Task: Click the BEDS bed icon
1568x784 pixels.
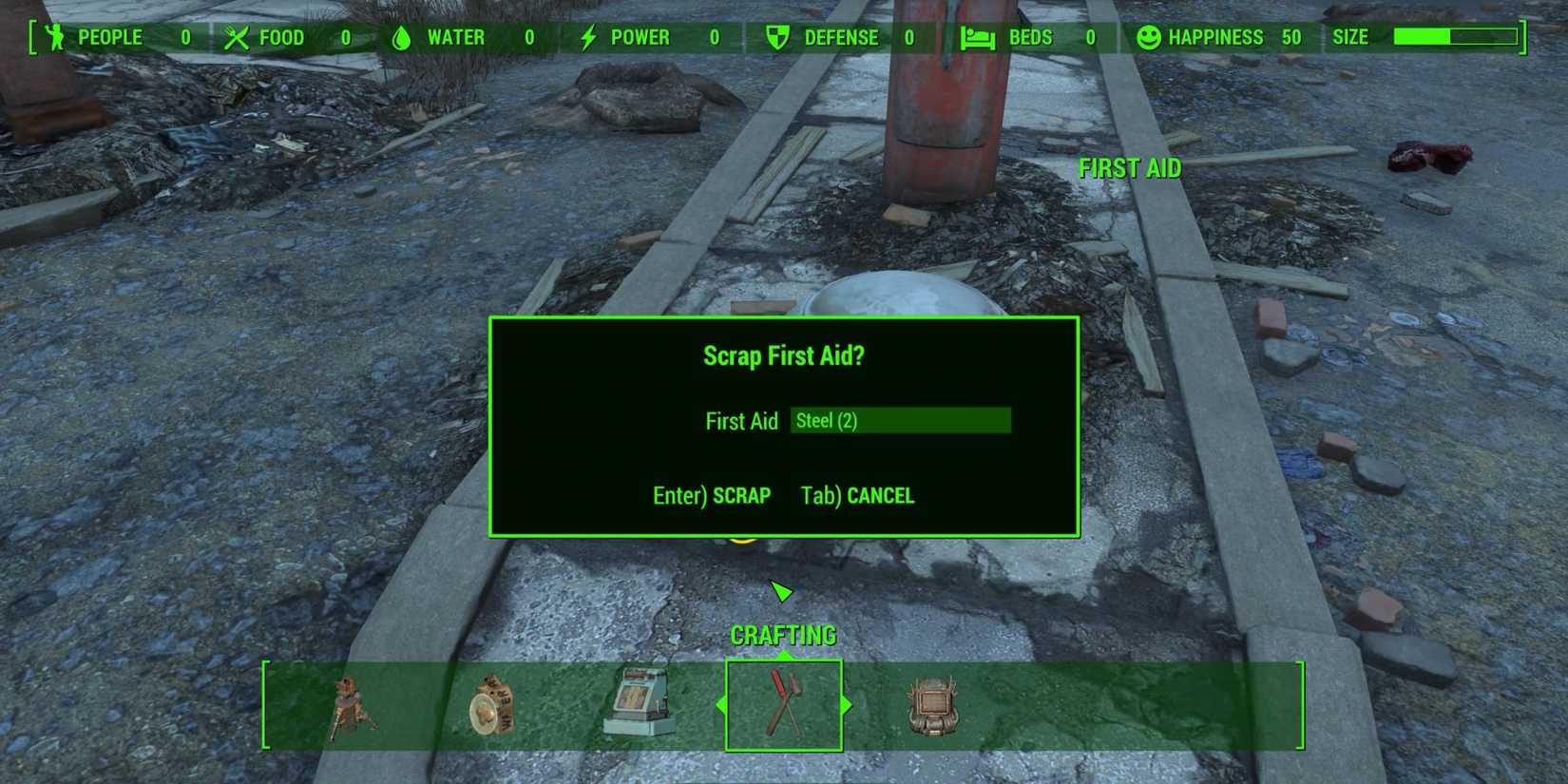Action: click(x=977, y=36)
